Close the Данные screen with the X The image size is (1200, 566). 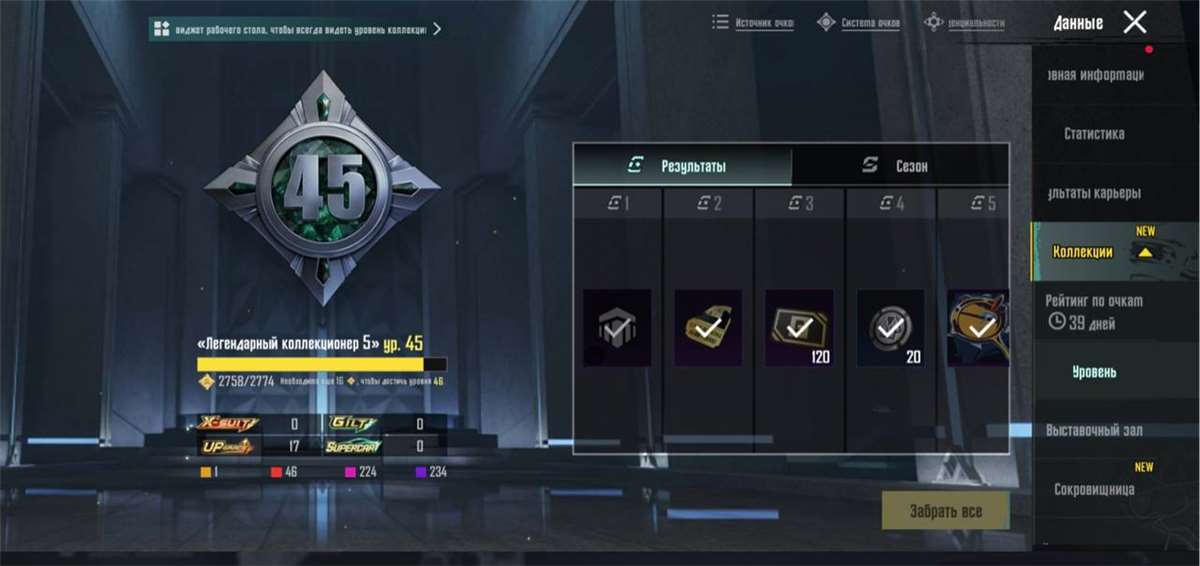tap(1134, 22)
